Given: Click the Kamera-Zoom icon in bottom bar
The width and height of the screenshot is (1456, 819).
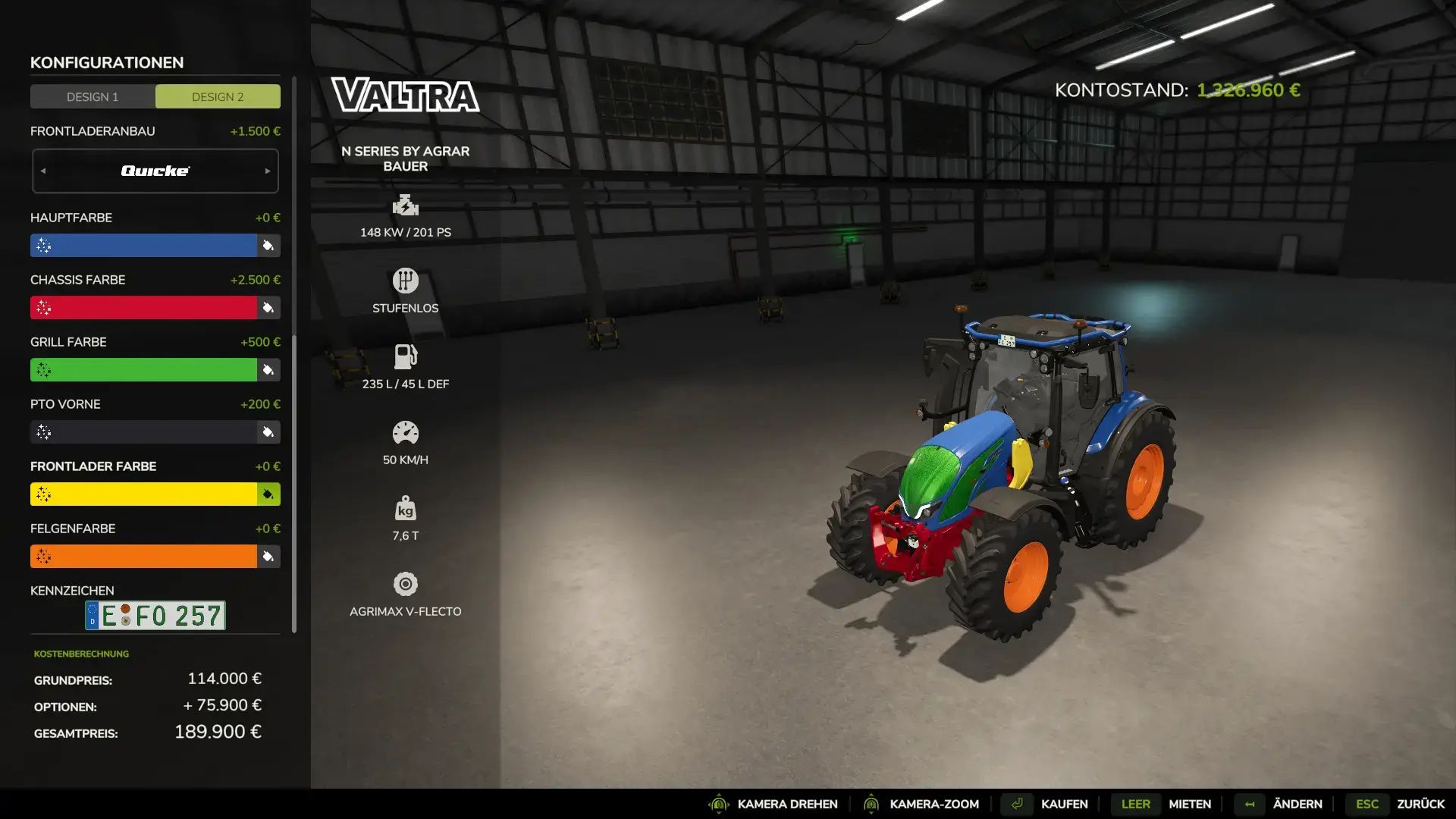Looking at the screenshot, I should pos(874,804).
